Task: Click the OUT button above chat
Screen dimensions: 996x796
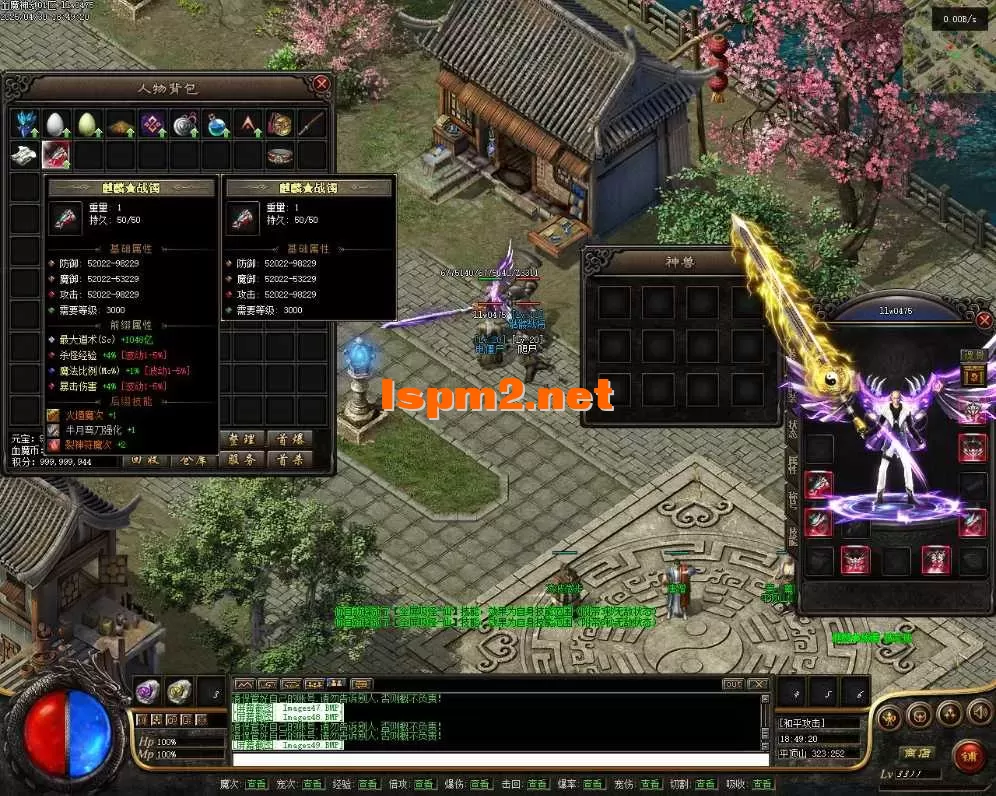Action: 733,684
